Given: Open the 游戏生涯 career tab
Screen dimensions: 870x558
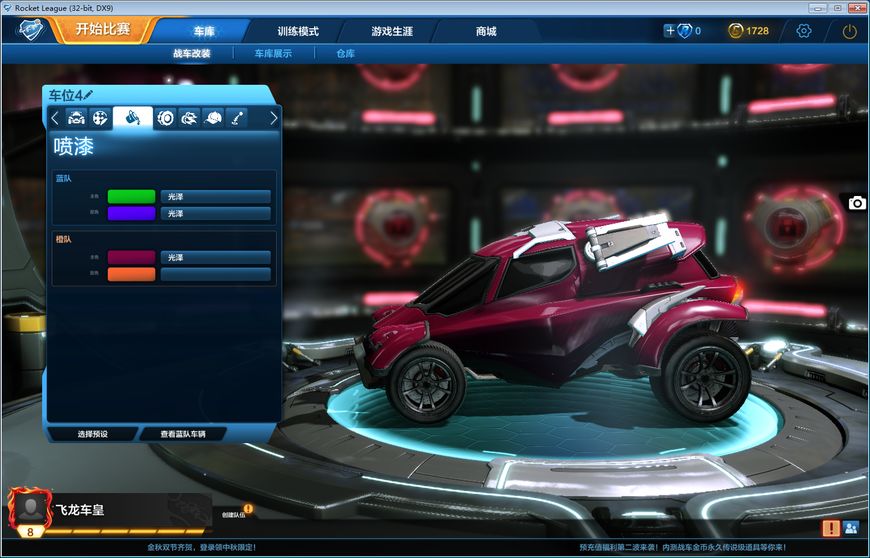Looking at the screenshot, I should [x=392, y=31].
